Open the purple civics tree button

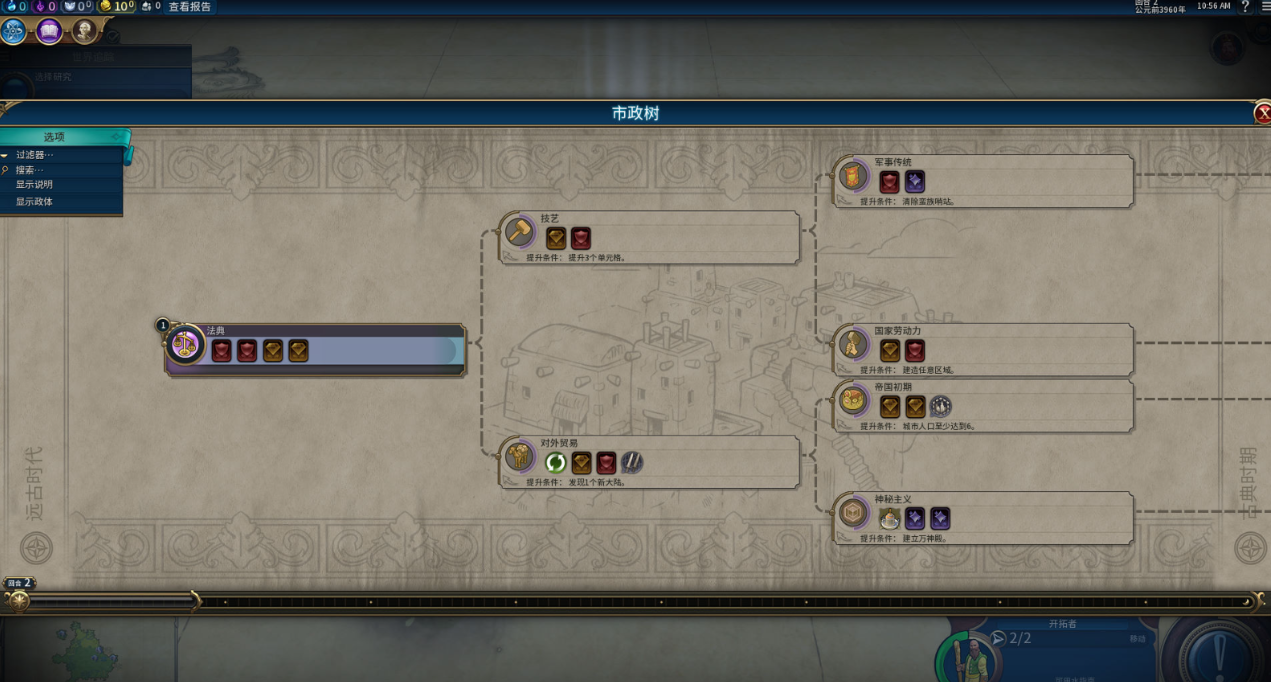coord(49,32)
